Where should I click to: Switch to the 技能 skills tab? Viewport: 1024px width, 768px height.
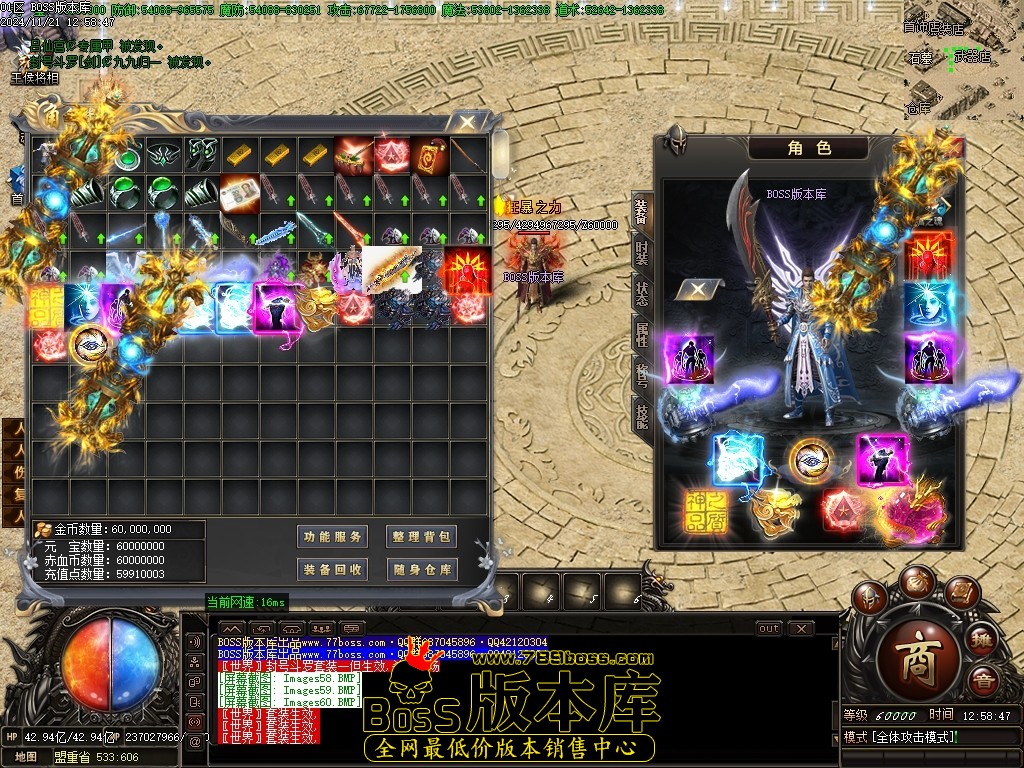pyautogui.click(x=641, y=412)
